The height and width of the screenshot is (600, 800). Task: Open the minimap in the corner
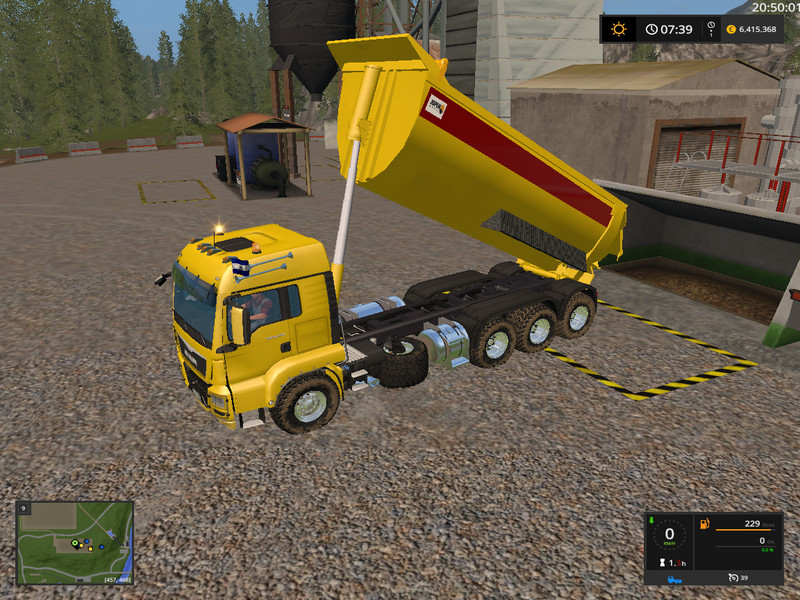pyautogui.click(x=74, y=542)
